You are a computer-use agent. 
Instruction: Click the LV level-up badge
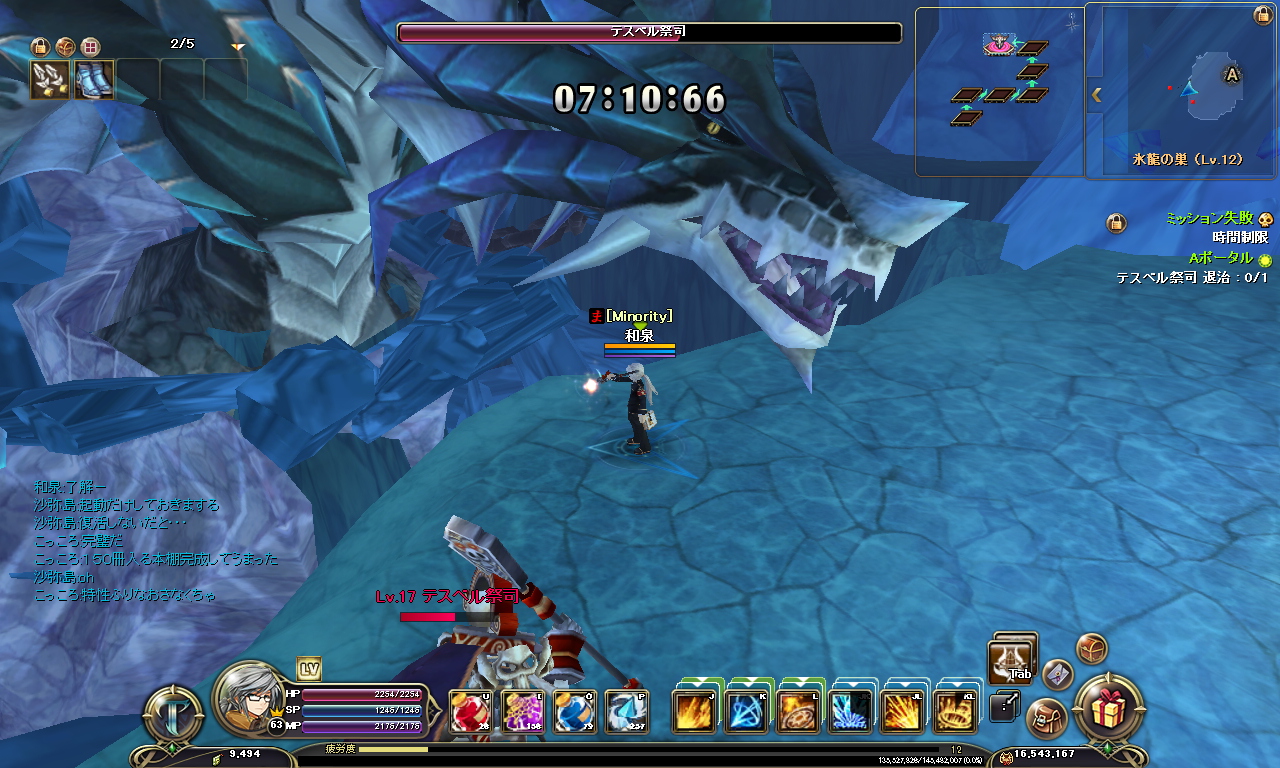click(x=308, y=669)
